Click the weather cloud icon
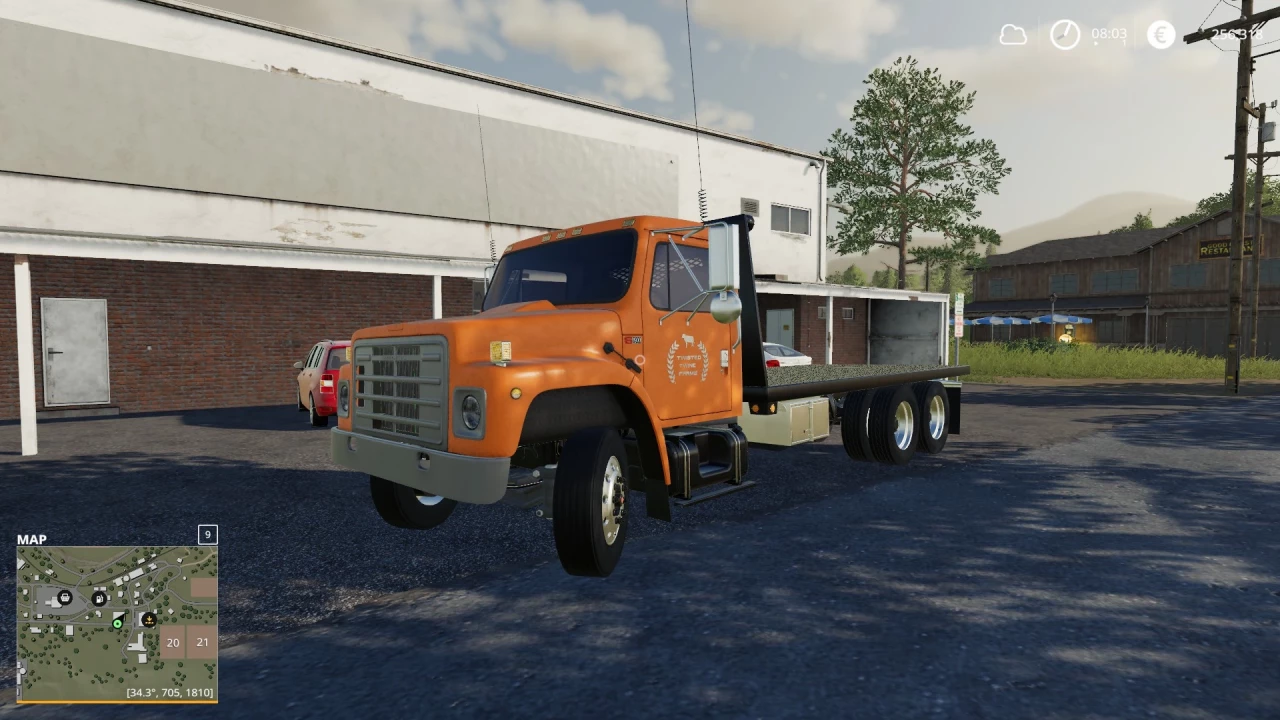1280x720 pixels. tap(1013, 33)
